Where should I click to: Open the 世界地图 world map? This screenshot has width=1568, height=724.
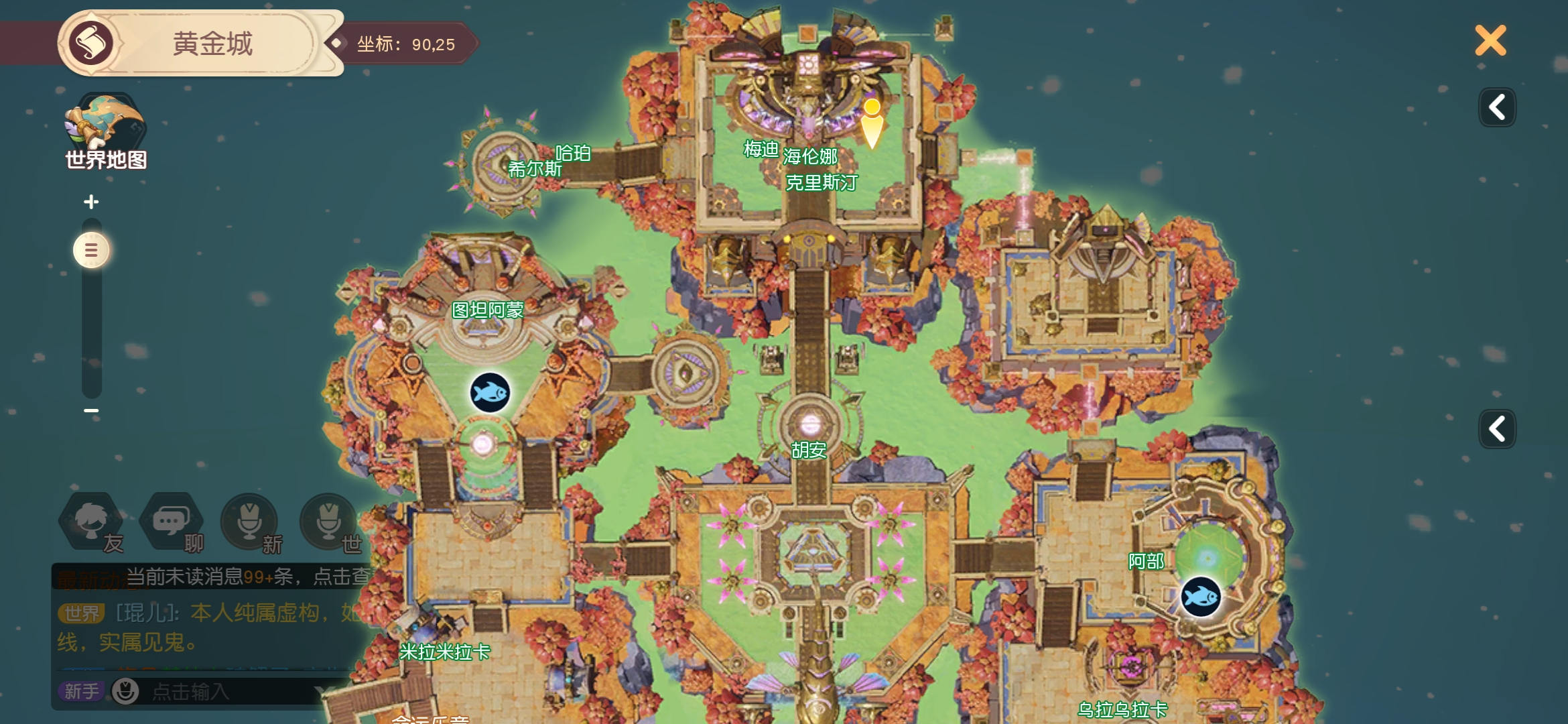pos(105,131)
